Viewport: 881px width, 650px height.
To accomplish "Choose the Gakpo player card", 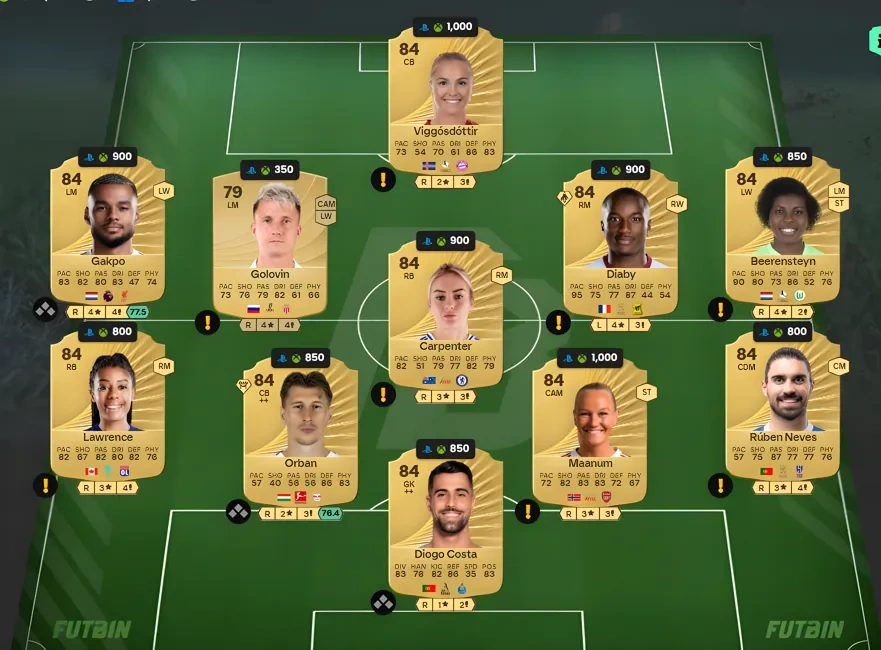I will 108,230.
